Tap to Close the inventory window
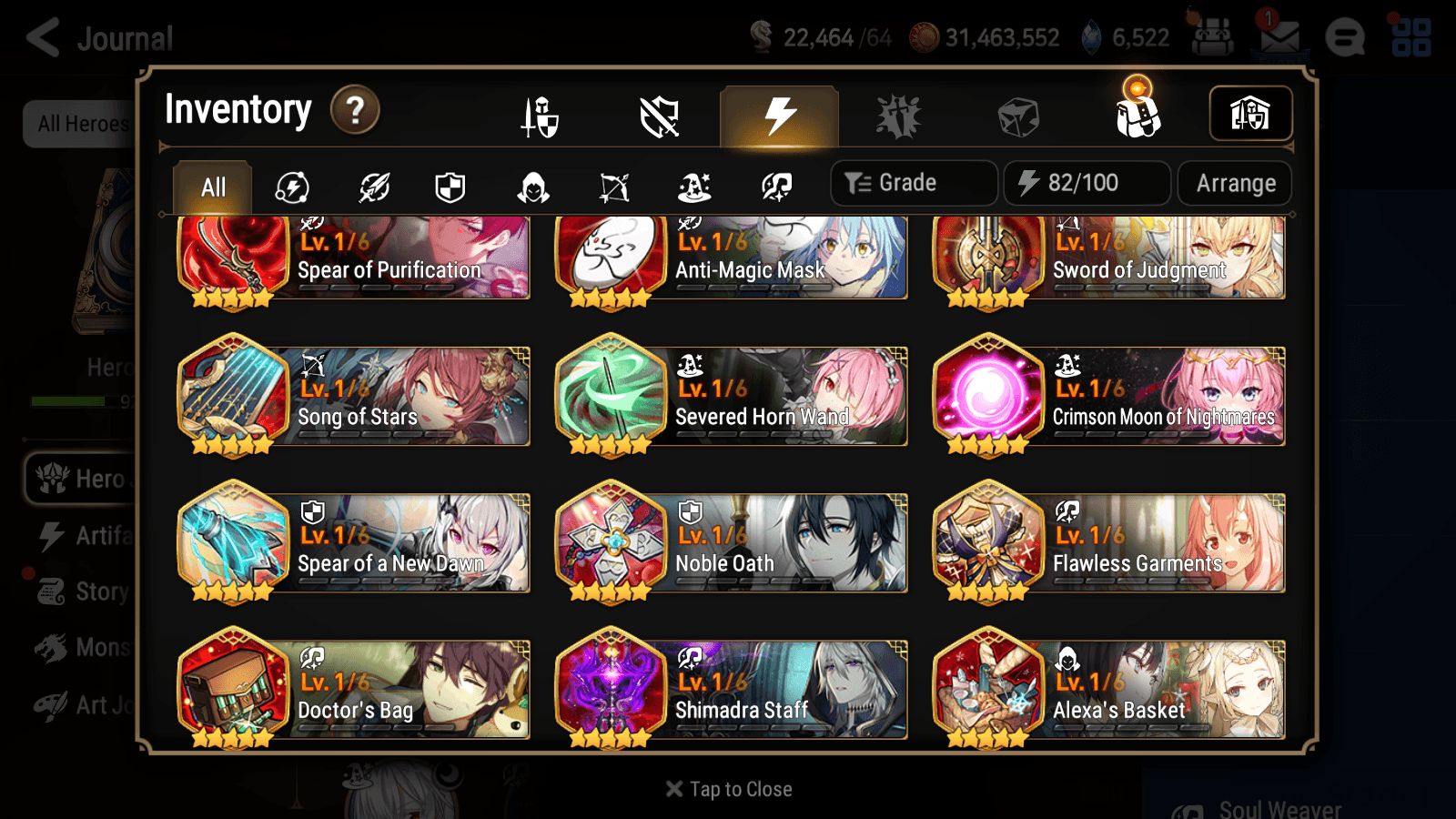The width and height of the screenshot is (1456, 819). [727, 789]
